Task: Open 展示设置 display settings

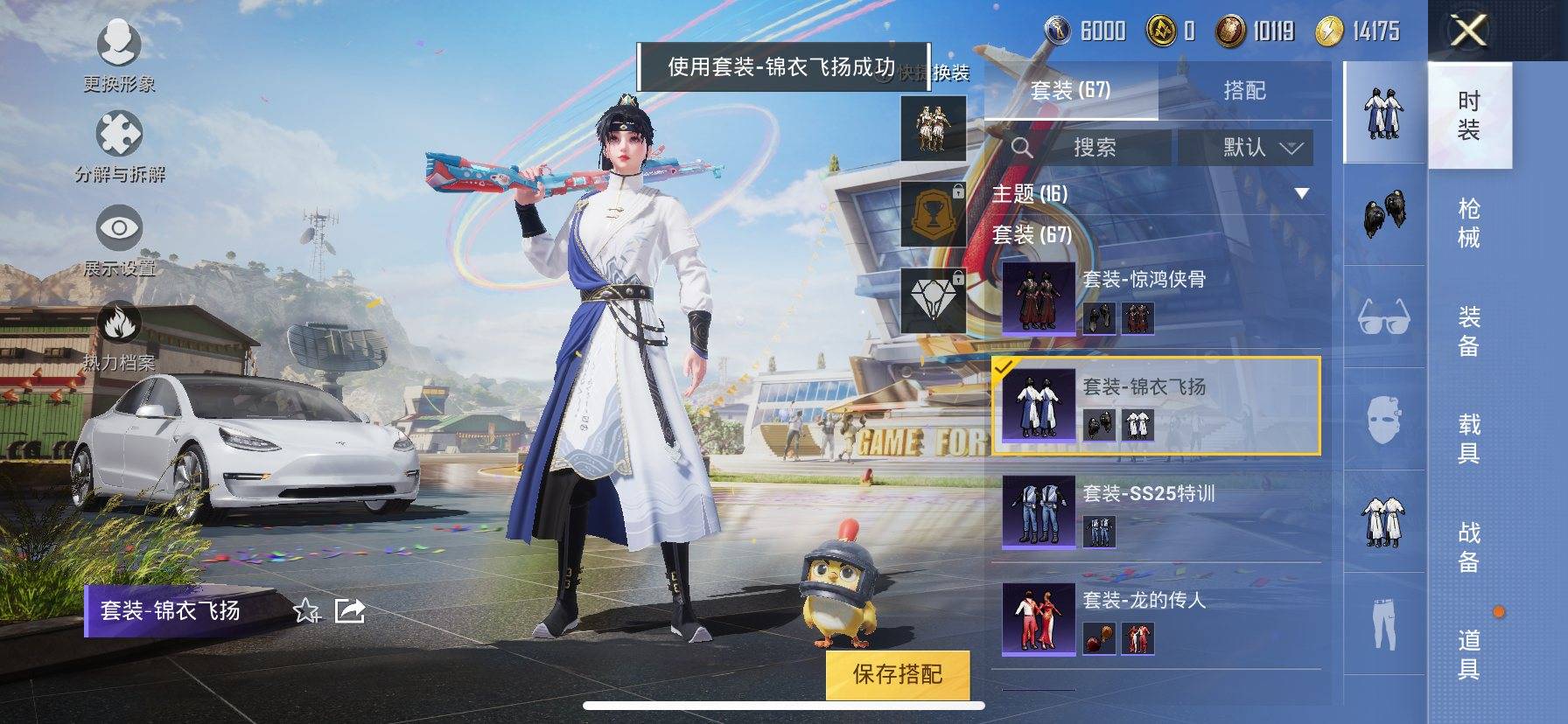Action: pos(119,238)
